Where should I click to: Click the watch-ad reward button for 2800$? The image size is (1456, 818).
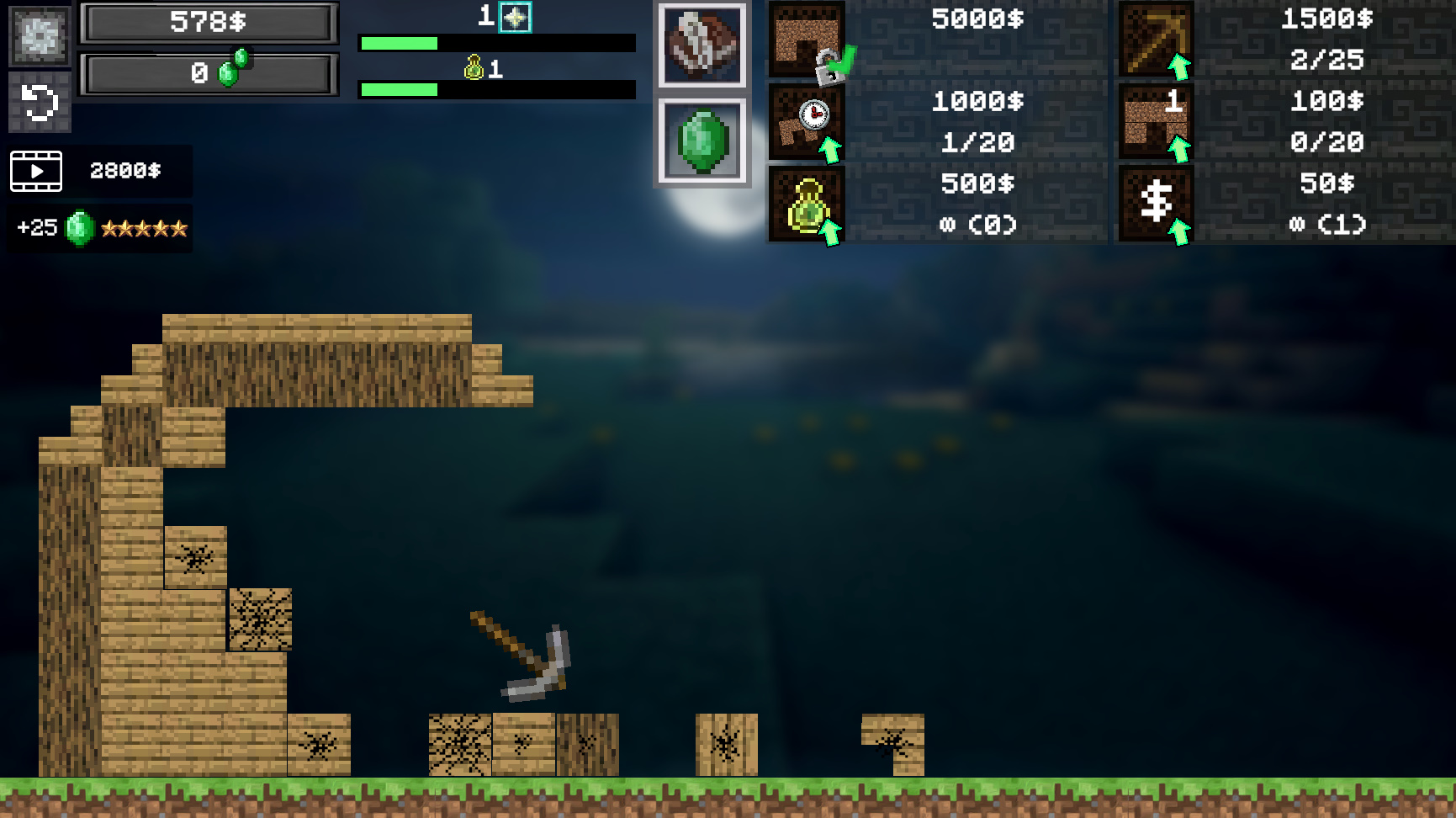[x=101, y=171]
